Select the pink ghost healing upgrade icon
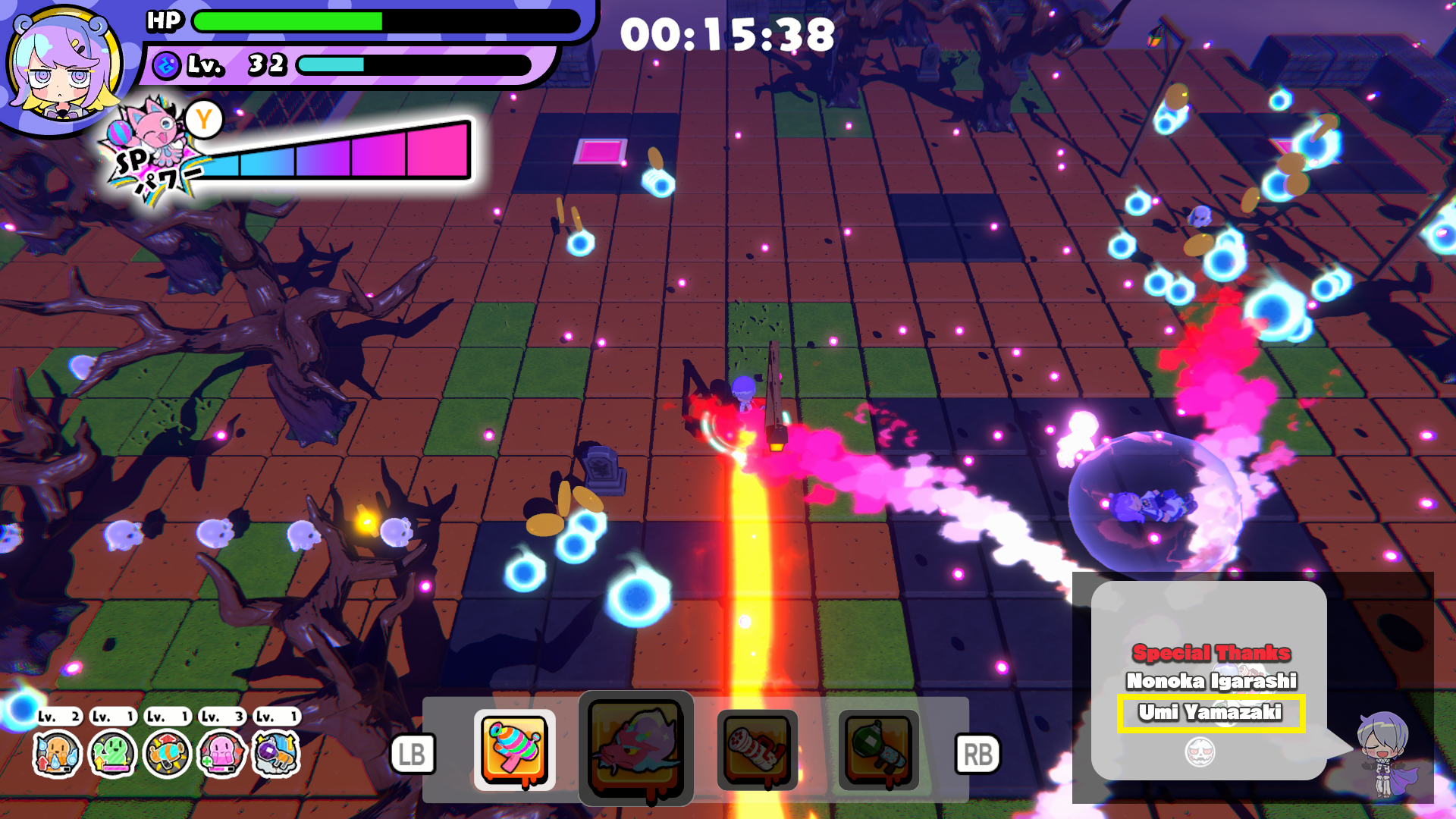Viewport: 1456px width, 819px height. pos(221,754)
